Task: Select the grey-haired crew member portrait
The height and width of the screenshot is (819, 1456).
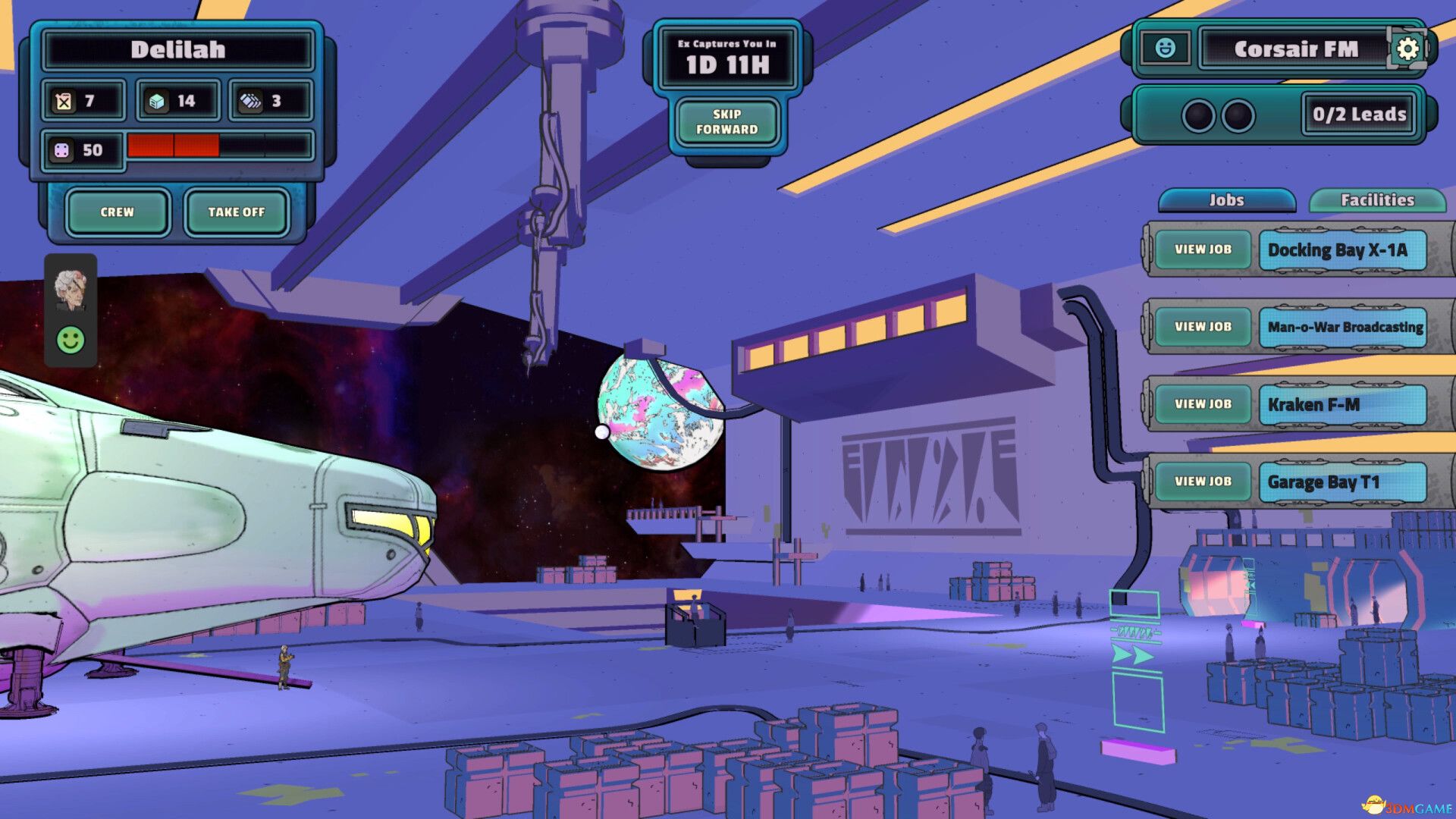Action: point(71,290)
